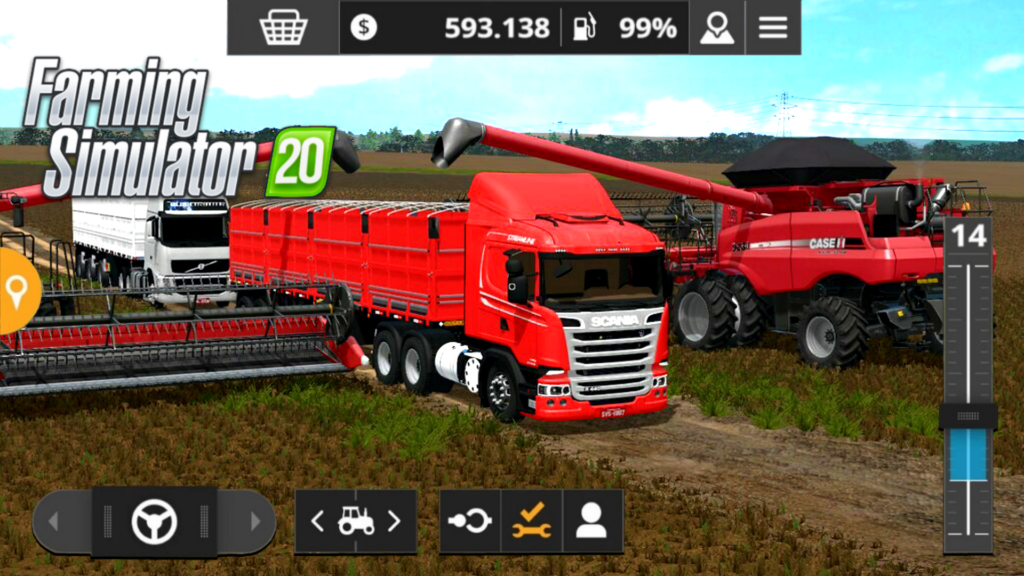Screen dimensions: 1024x576
Task: Toggle the wrench tool function button
Action: (x=531, y=521)
